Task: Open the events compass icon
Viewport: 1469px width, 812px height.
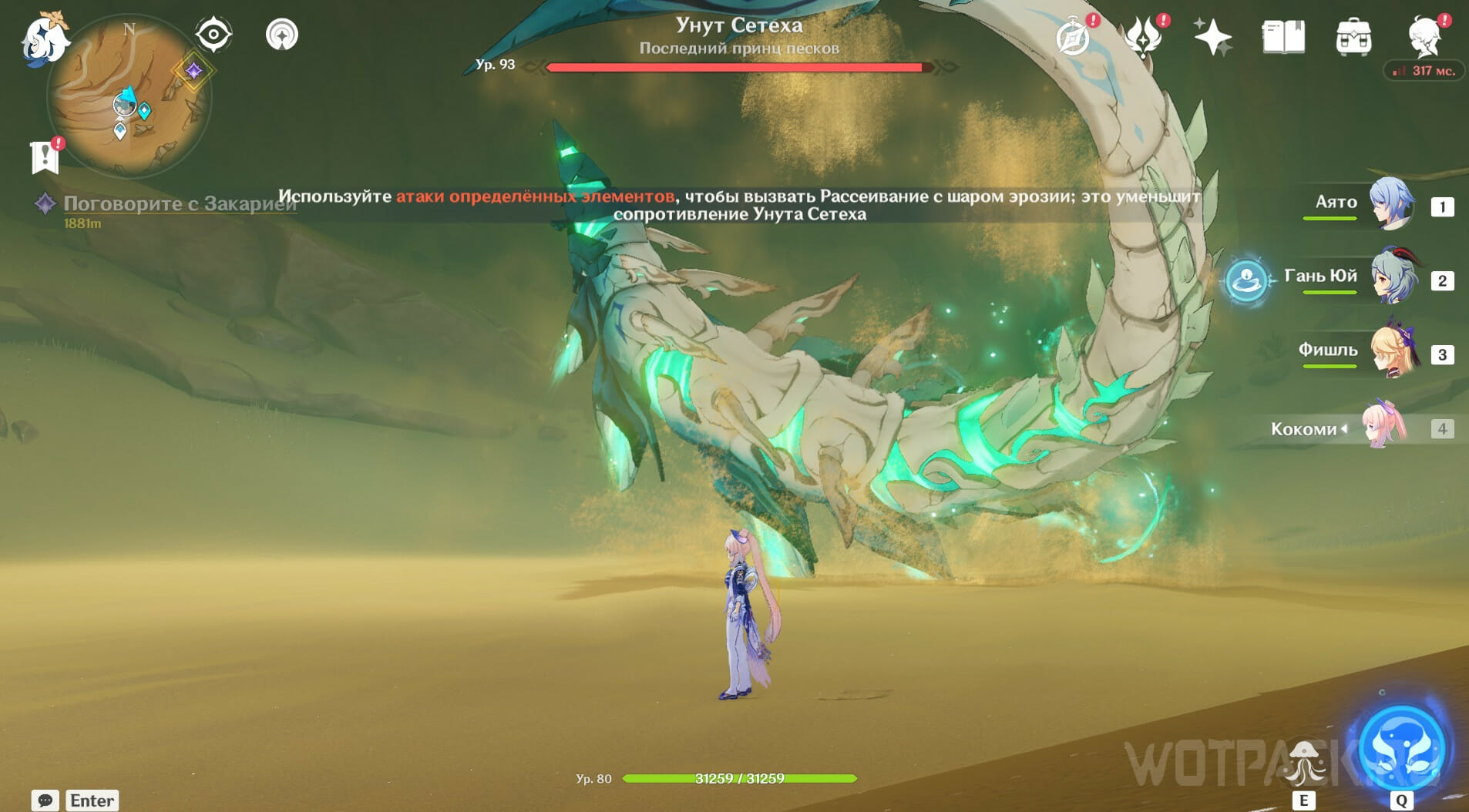Action: 1074,37
